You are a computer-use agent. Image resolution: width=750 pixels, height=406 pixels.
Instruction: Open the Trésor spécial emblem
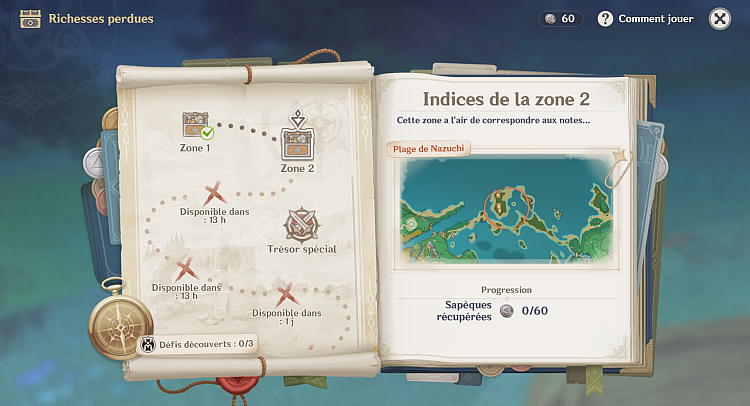301,225
